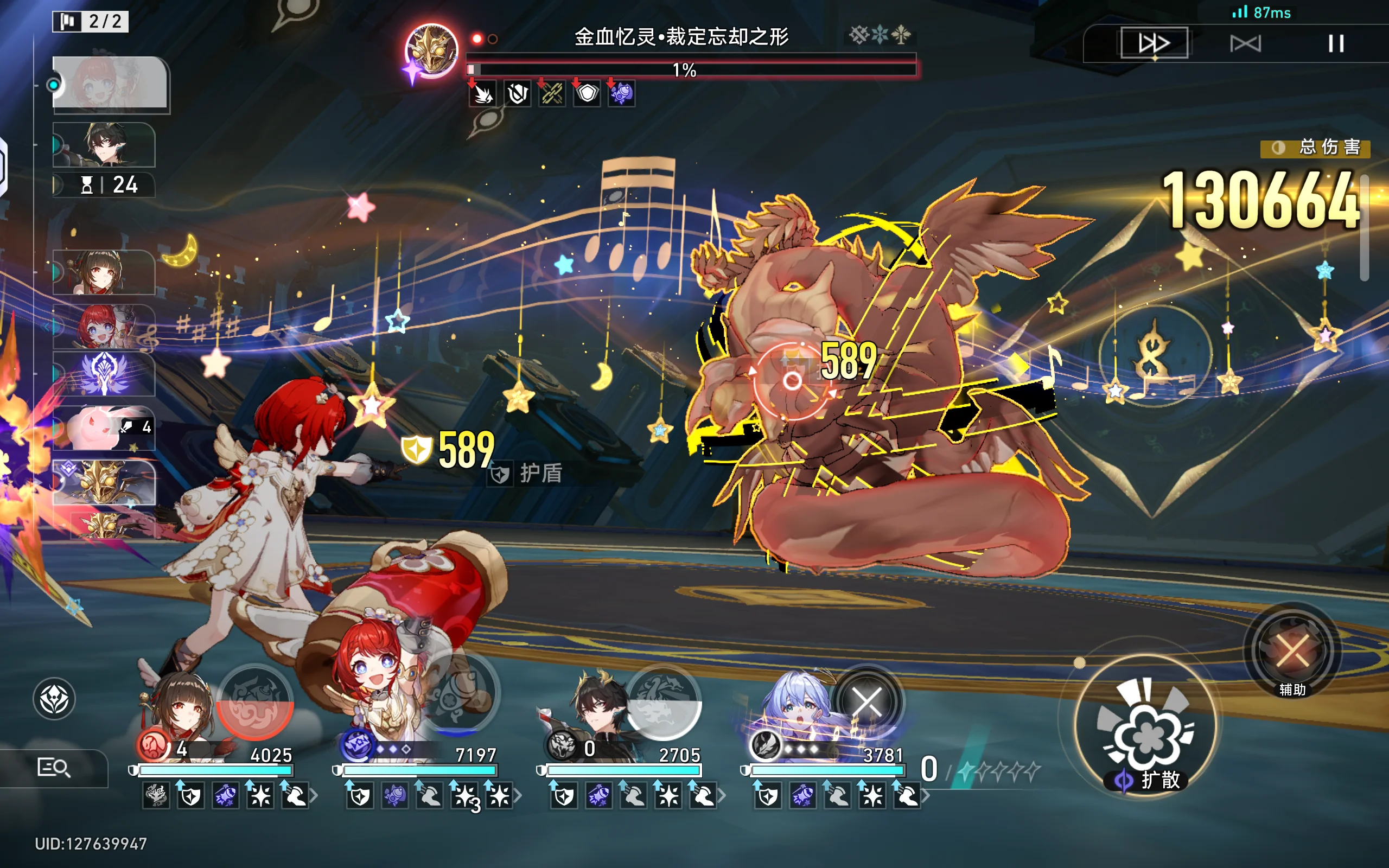Inspect the boss portrait icon beside the health bar
Image resolution: width=1389 pixels, height=868 pixels.
click(431, 50)
